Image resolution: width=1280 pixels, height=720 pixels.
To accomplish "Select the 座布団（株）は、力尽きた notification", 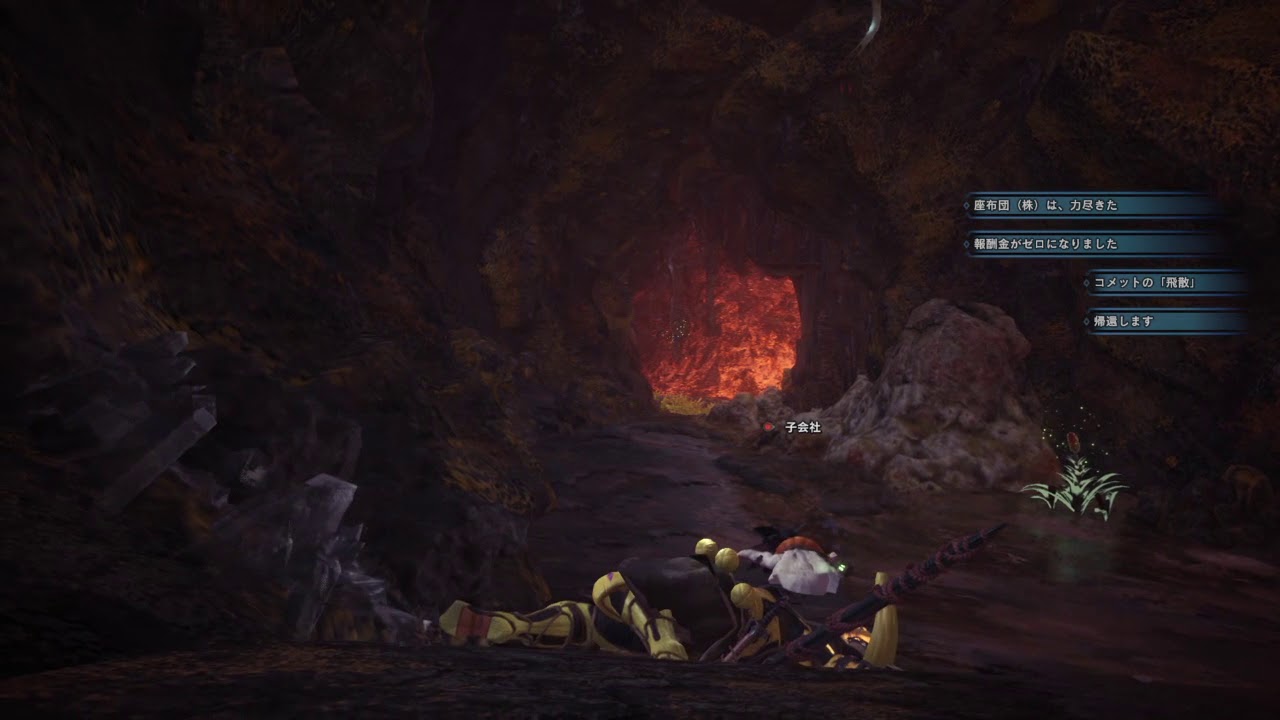I will click(x=1090, y=206).
